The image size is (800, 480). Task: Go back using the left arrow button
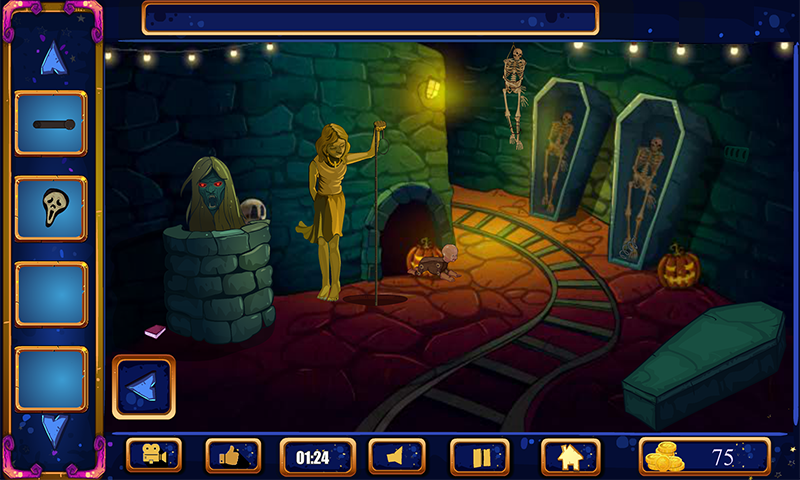(x=144, y=386)
